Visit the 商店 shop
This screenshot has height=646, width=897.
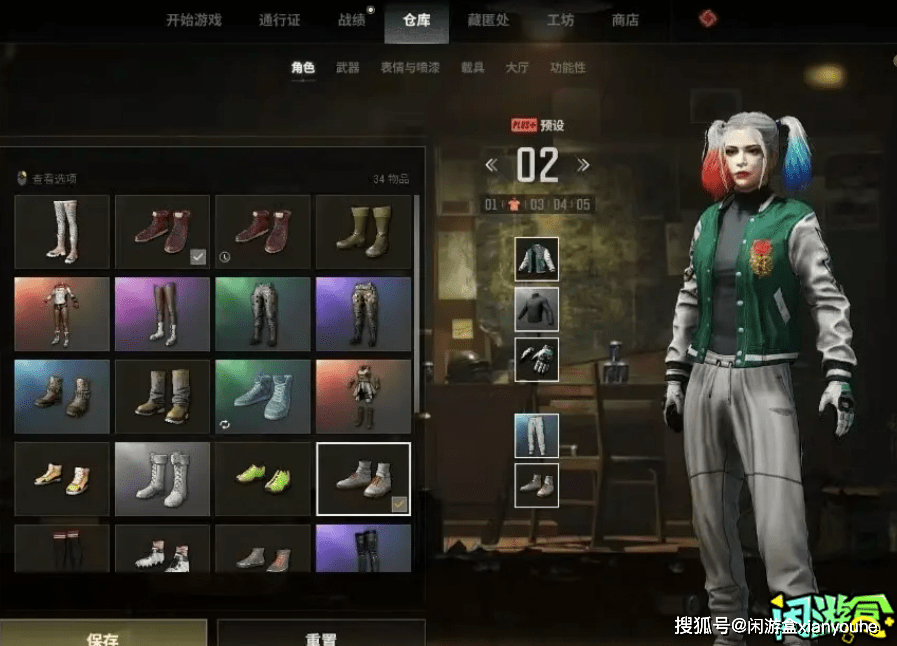coord(625,20)
